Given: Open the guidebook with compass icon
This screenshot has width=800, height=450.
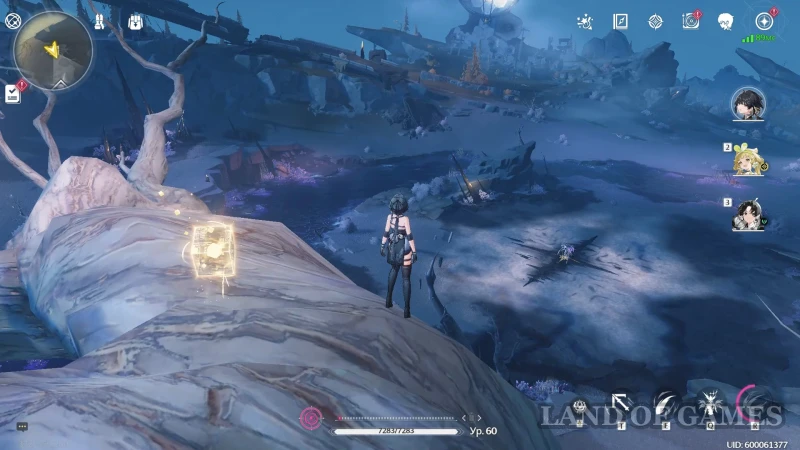Looking at the screenshot, I should coord(620,21).
